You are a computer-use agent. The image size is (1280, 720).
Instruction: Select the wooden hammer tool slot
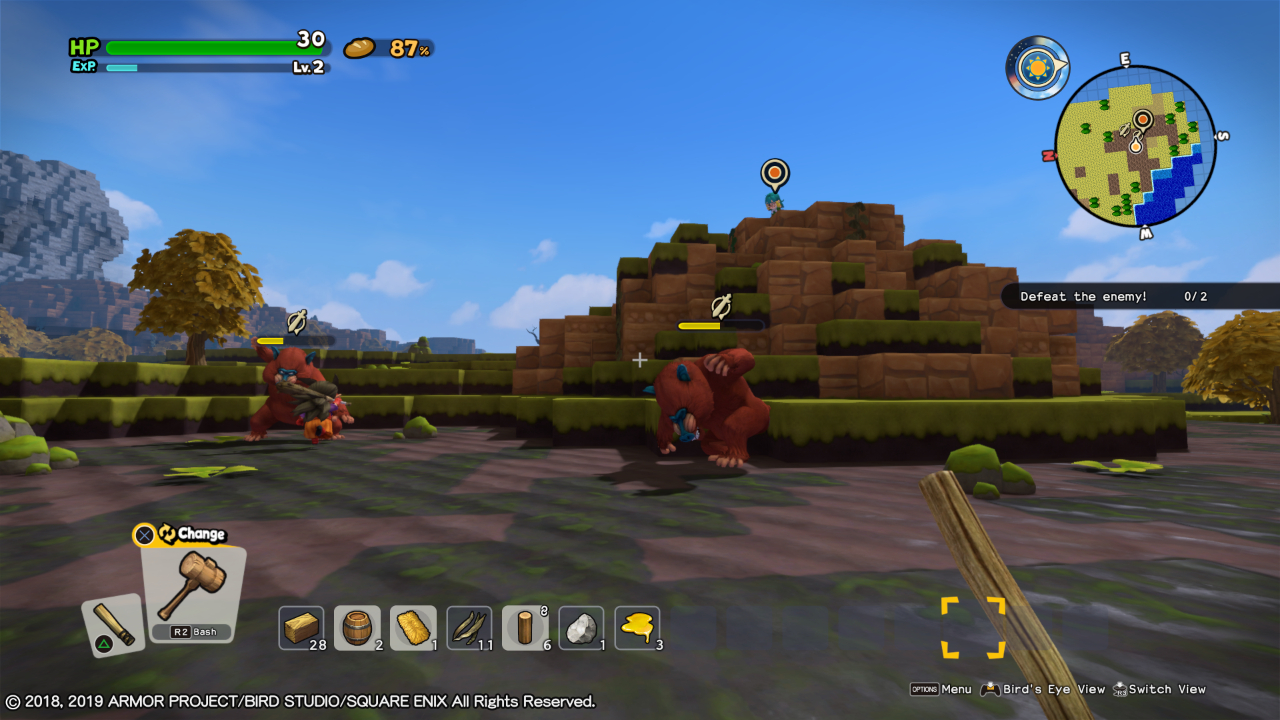tap(192, 590)
